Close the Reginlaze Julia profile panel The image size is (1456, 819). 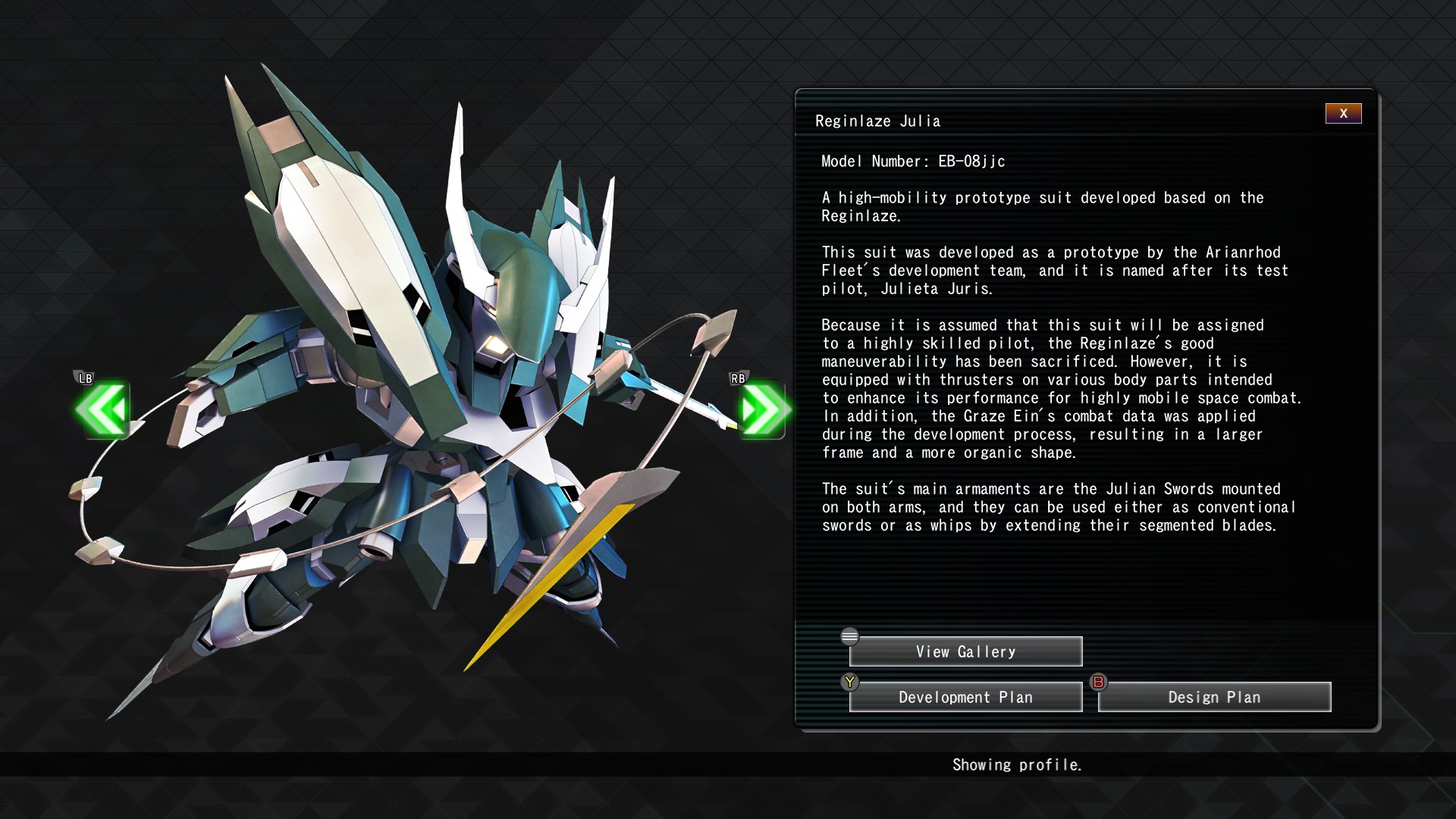tap(1343, 114)
